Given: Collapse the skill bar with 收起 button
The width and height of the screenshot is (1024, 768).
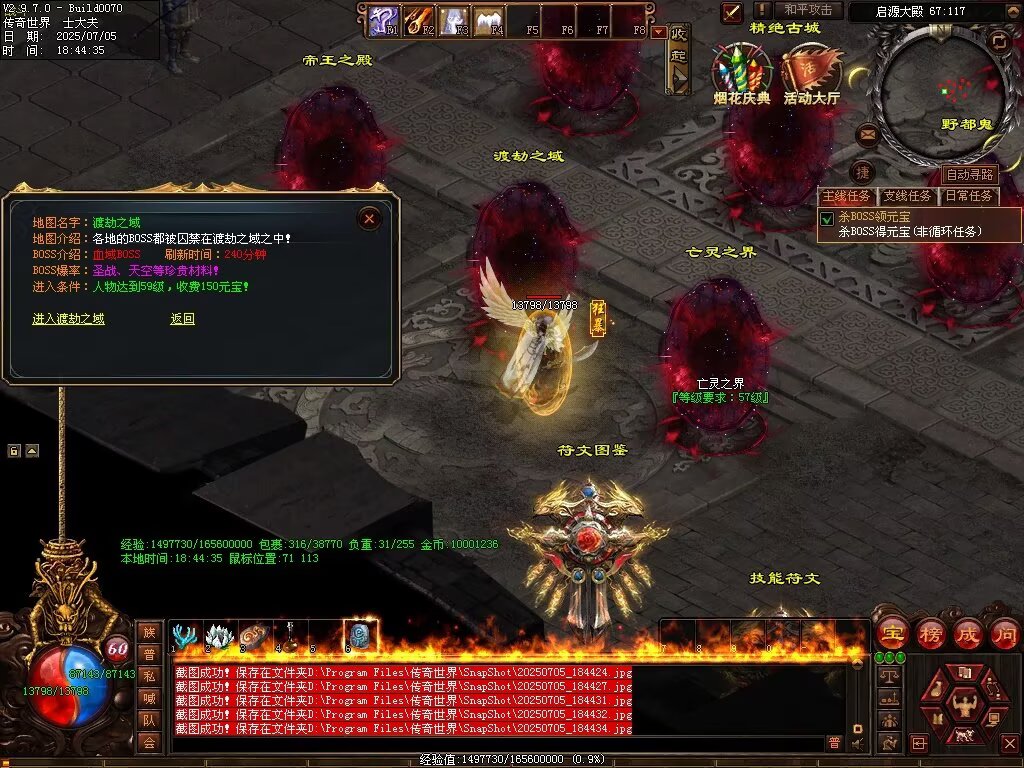Looking at the screenshot, I should [679, 58].
